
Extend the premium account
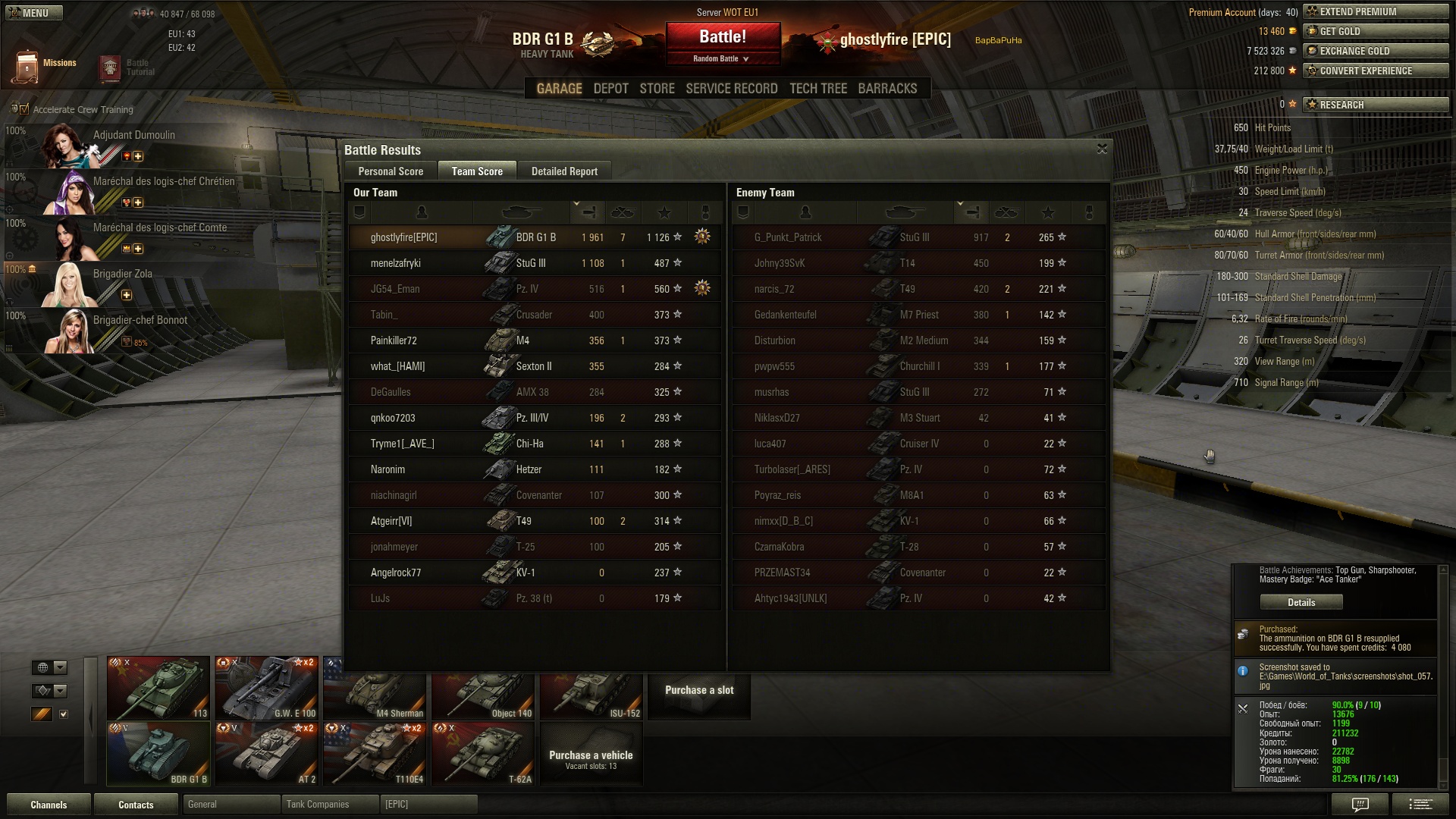coord(1376,11)
